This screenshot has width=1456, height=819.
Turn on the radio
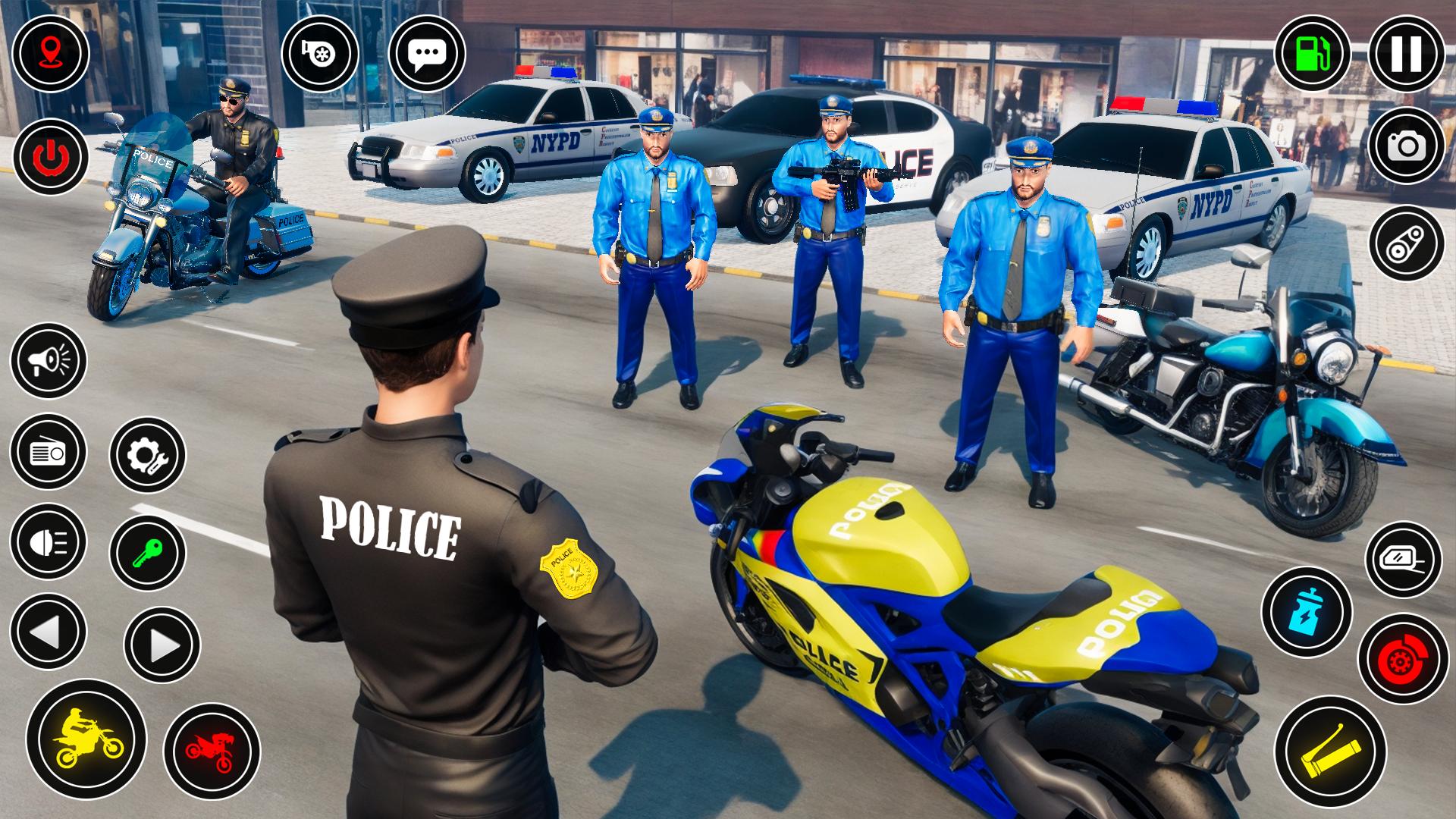pos(49,451)
